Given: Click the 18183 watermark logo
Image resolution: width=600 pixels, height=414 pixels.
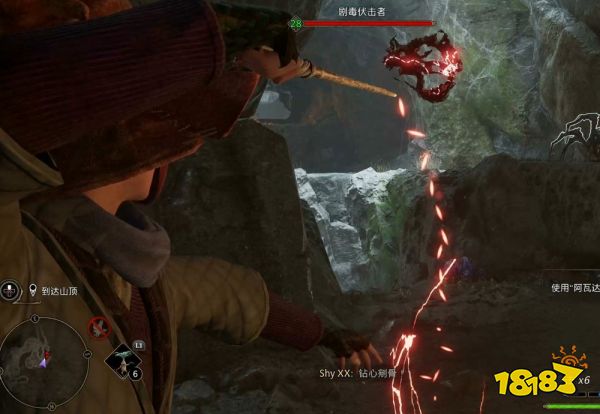Looking at the screenshot, I should [x=538, y=385].
